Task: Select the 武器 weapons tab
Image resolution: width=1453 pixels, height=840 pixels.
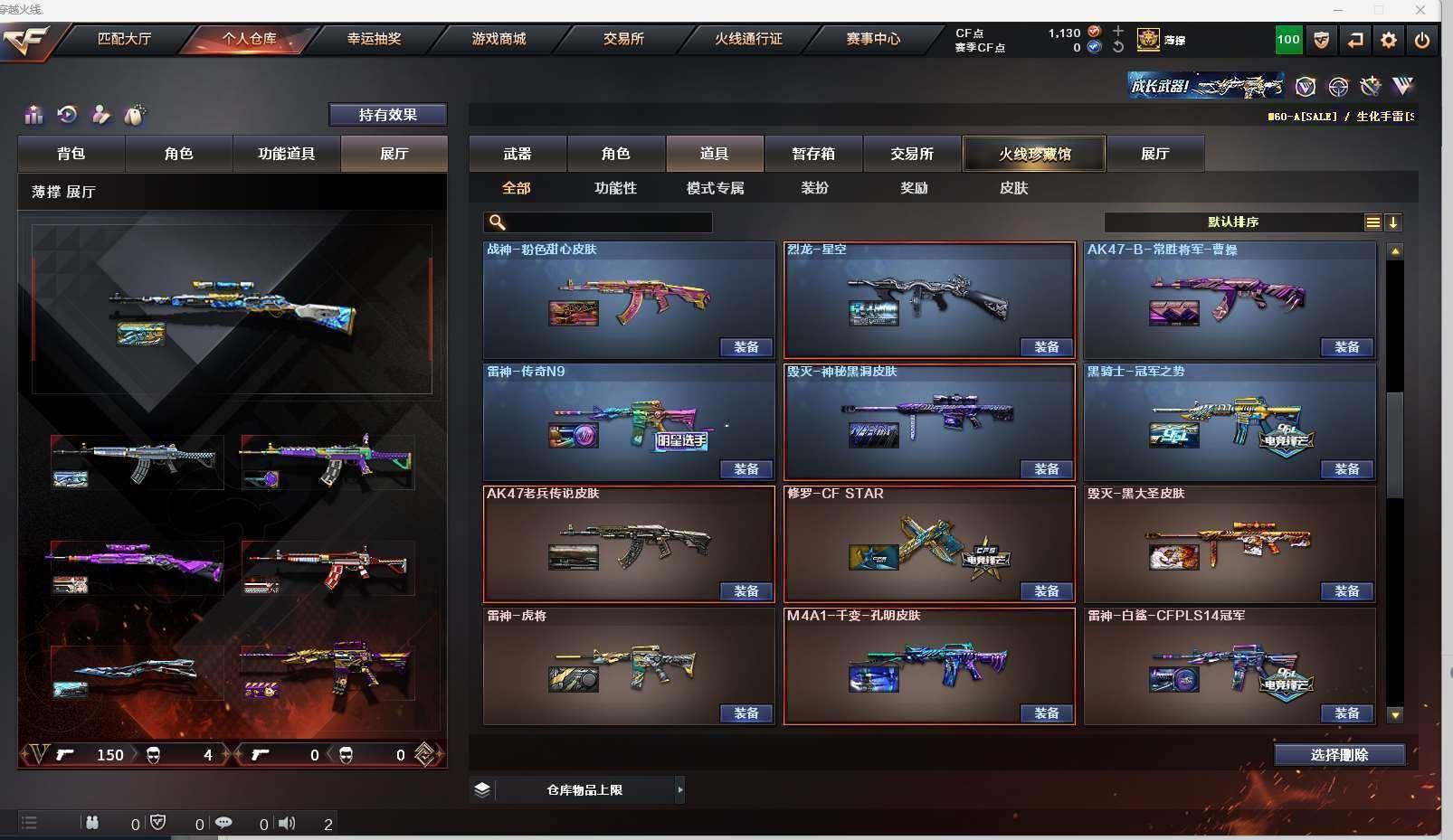Action: coord(518,154)
